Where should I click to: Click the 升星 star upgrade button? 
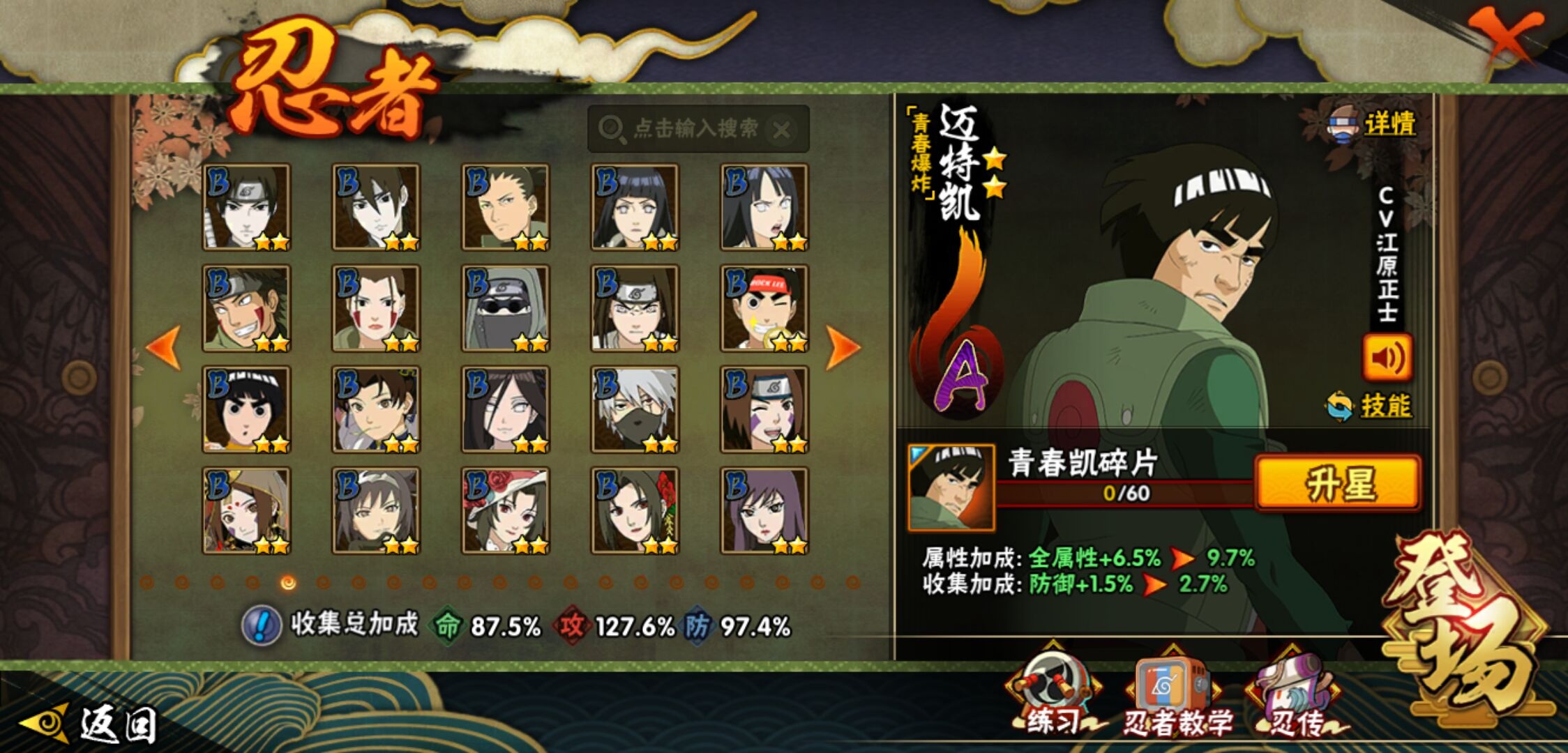1338,483
